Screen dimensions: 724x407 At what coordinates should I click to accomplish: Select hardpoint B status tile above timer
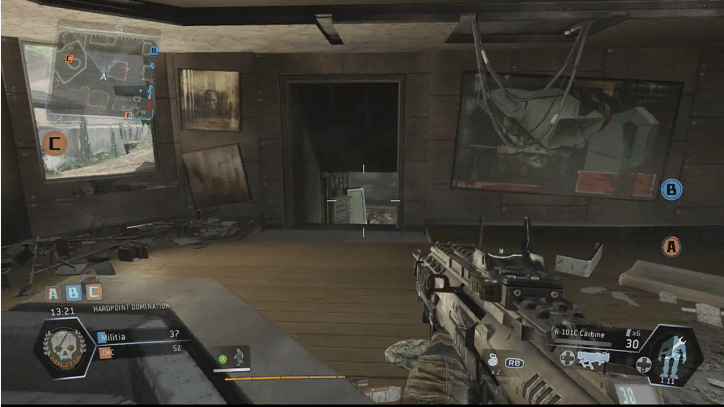[74, 293]
